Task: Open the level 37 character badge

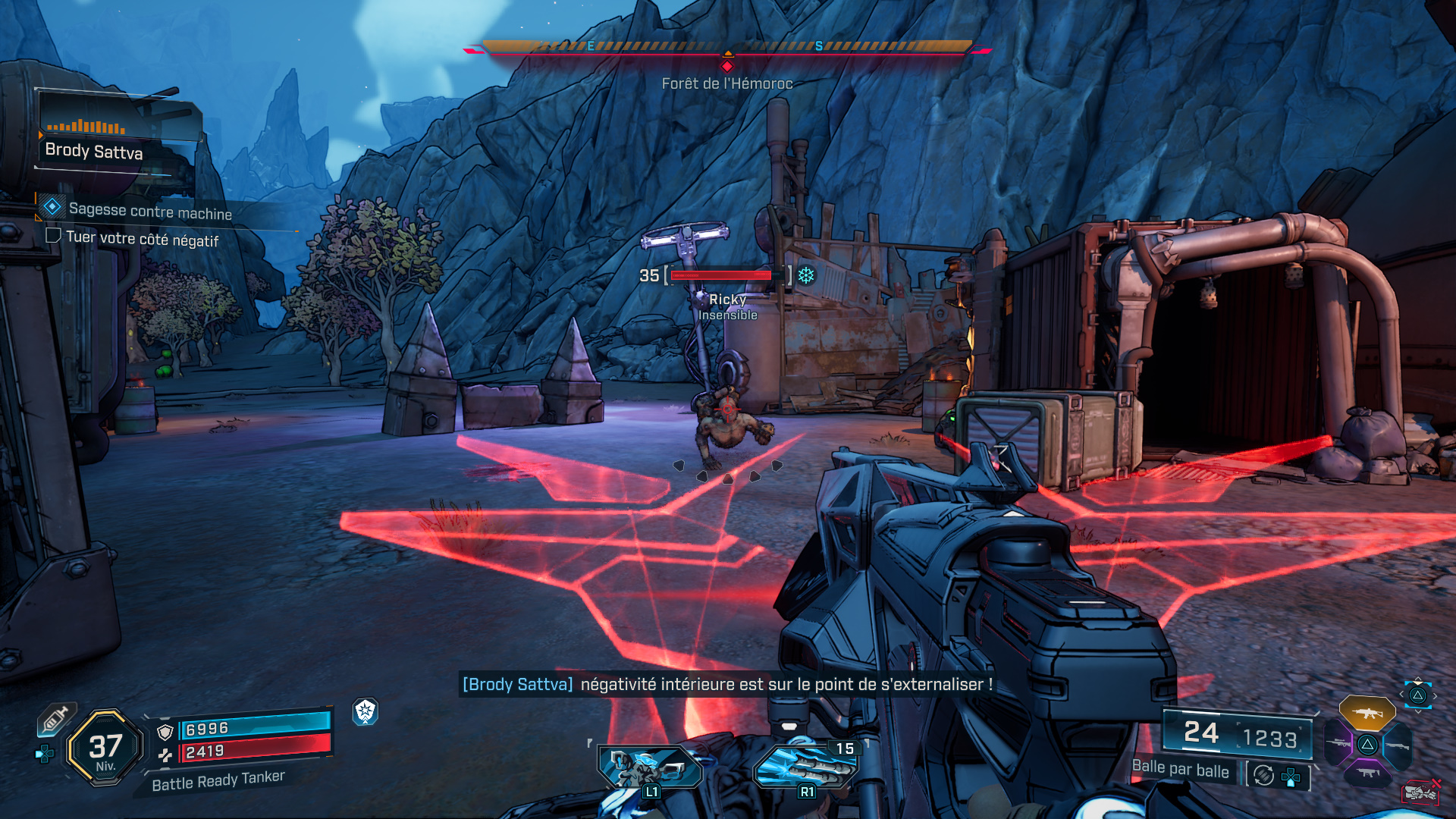Action: point(105,748)
